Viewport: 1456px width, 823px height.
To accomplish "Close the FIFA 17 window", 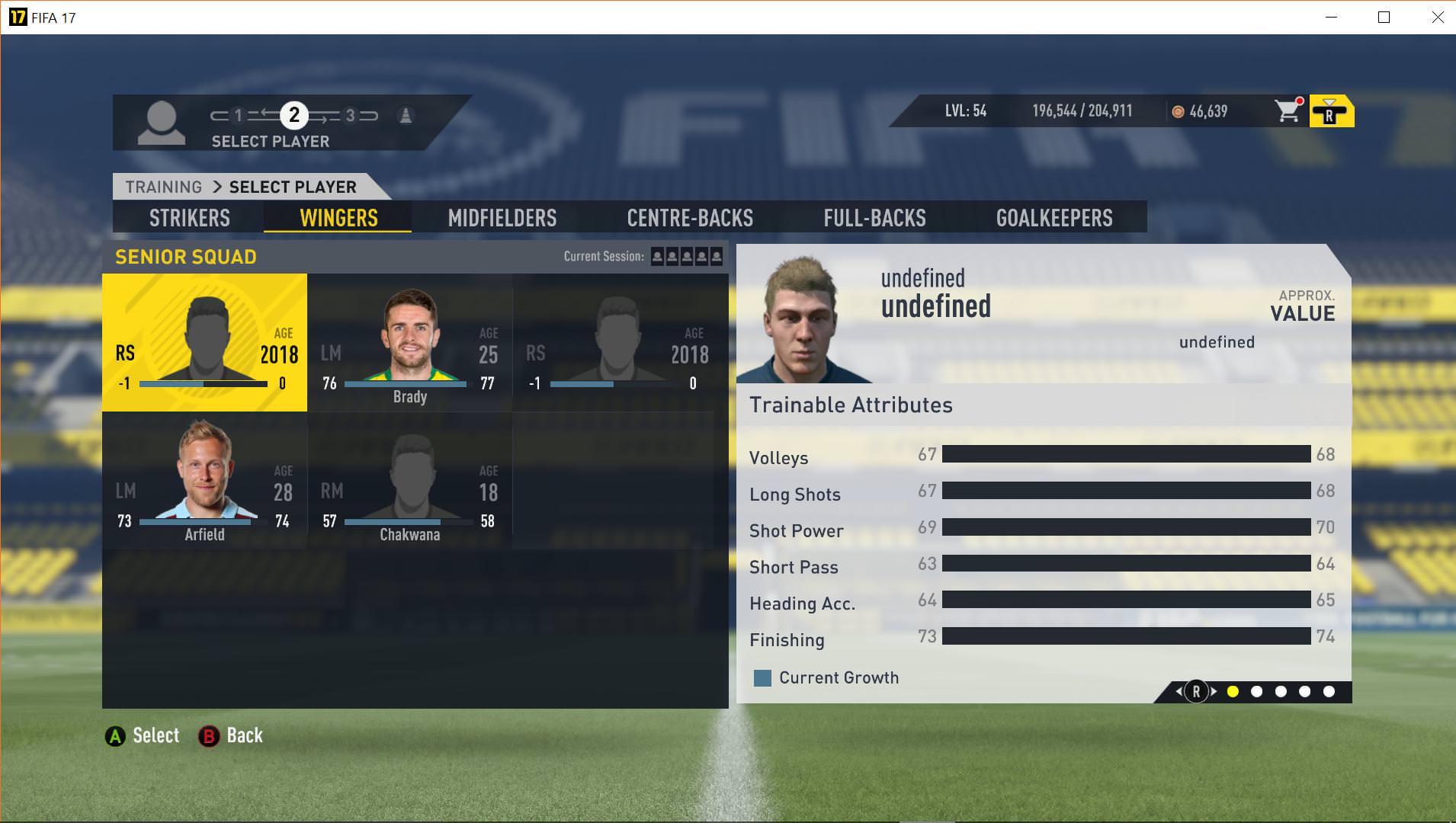I will tap(1437, 18).
